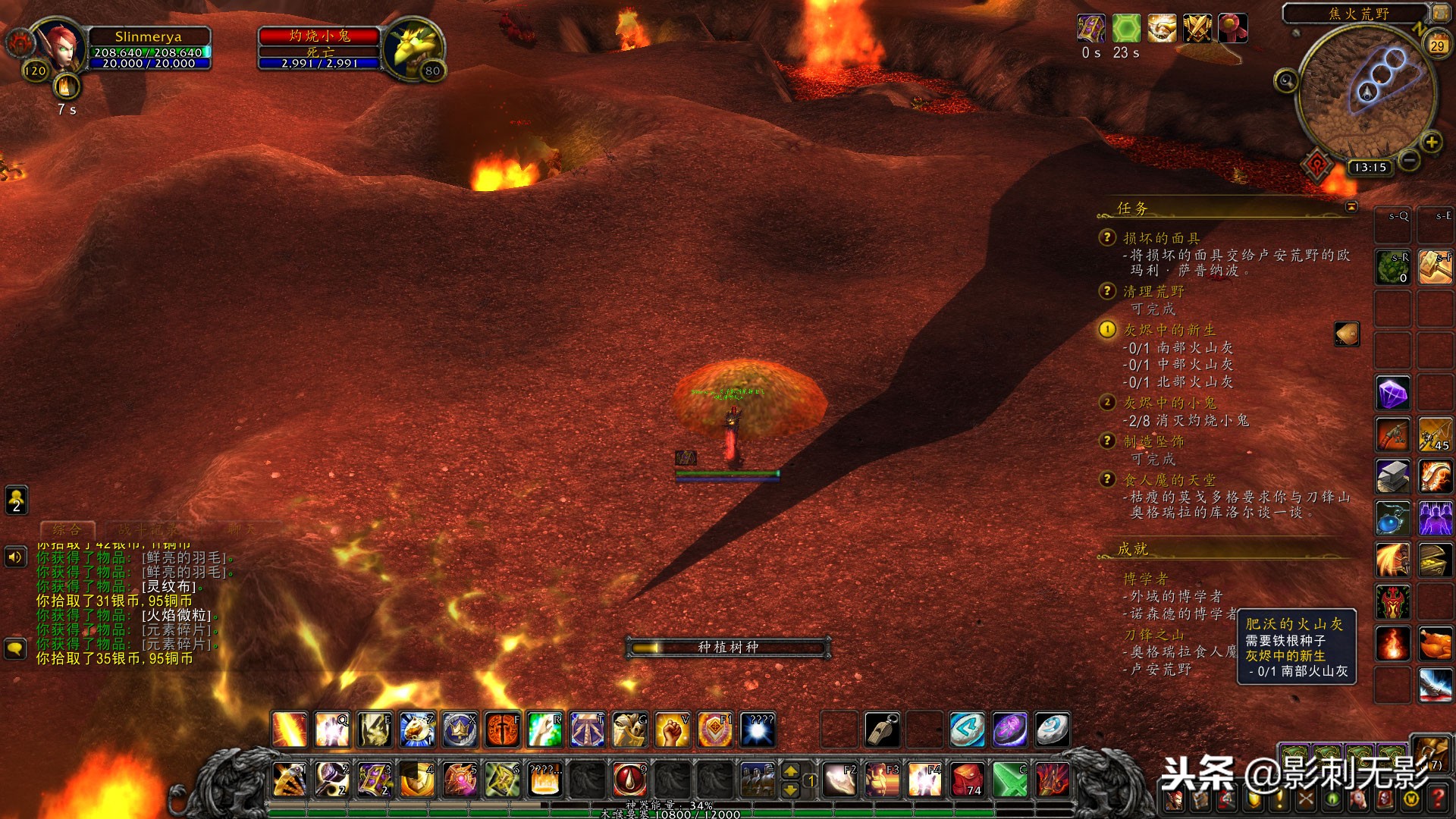Viewport: 1456px width, 819px height.
Task: Click the minimap zoom-out minus button
Action: (1409, 160)
